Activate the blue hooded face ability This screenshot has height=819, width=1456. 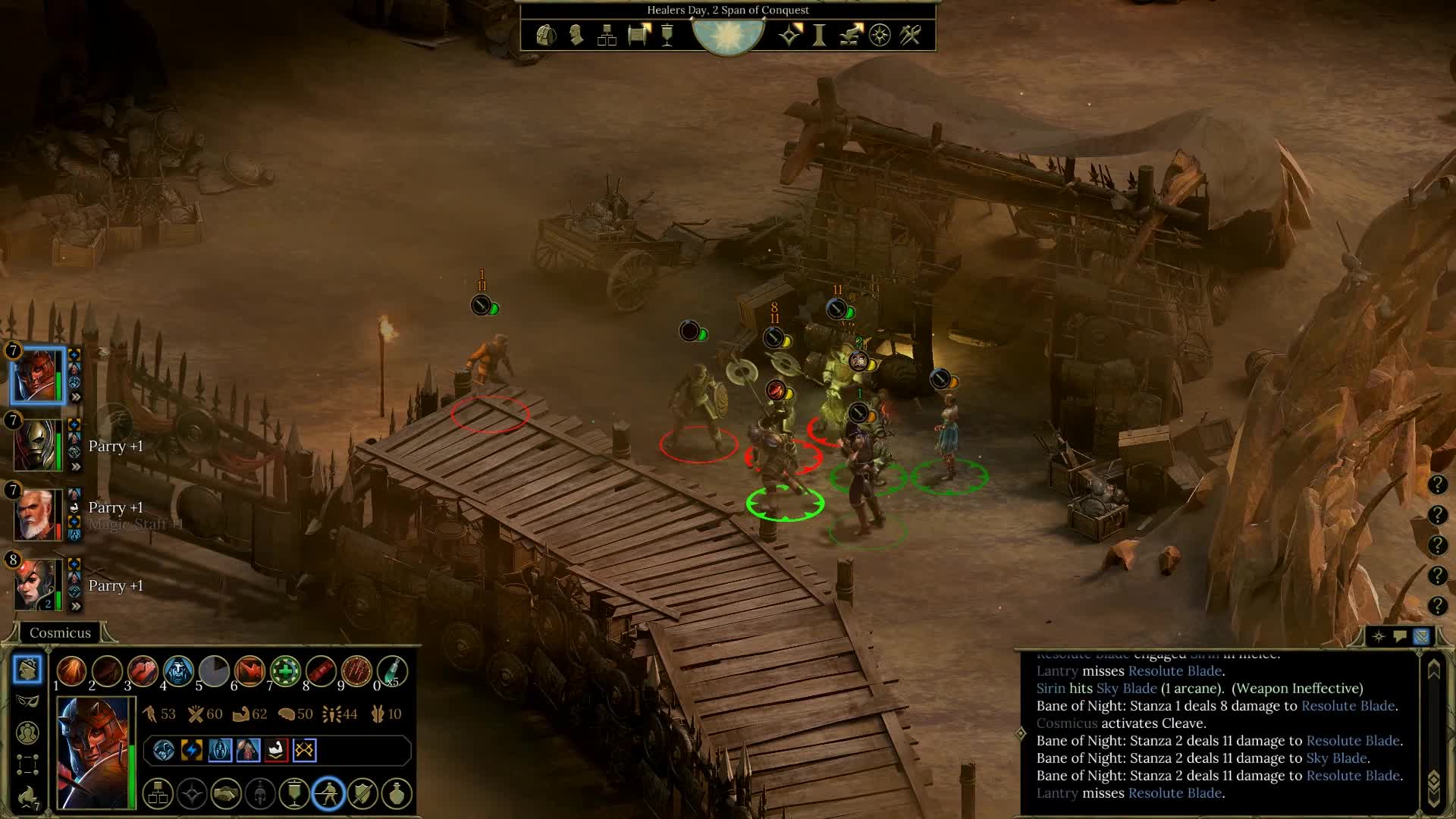pyautogui.click(x=178, y=671)
